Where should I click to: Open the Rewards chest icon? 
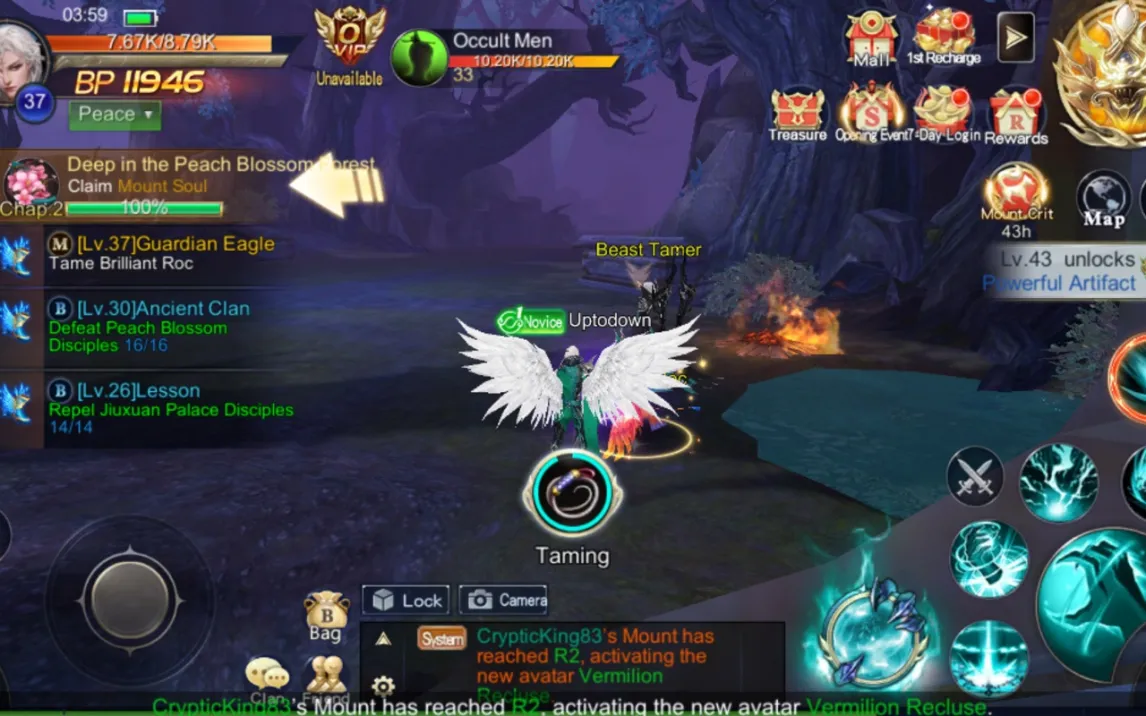click(x=1016, y=114)
